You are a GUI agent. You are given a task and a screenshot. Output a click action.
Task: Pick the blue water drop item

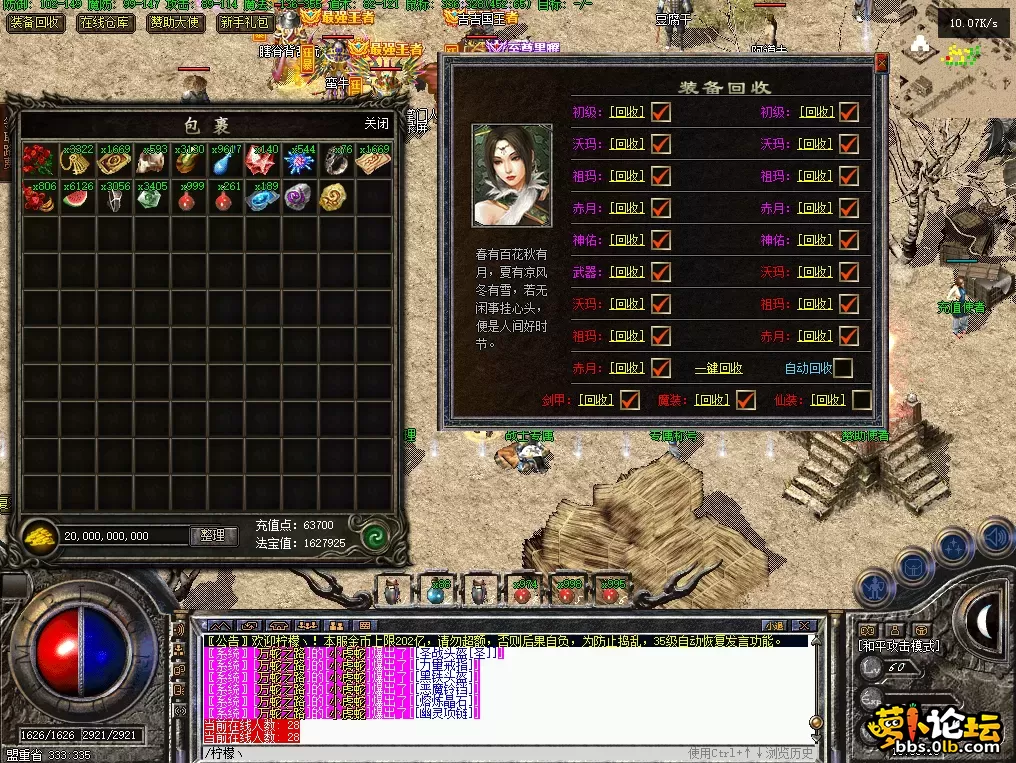click(225, 160)
